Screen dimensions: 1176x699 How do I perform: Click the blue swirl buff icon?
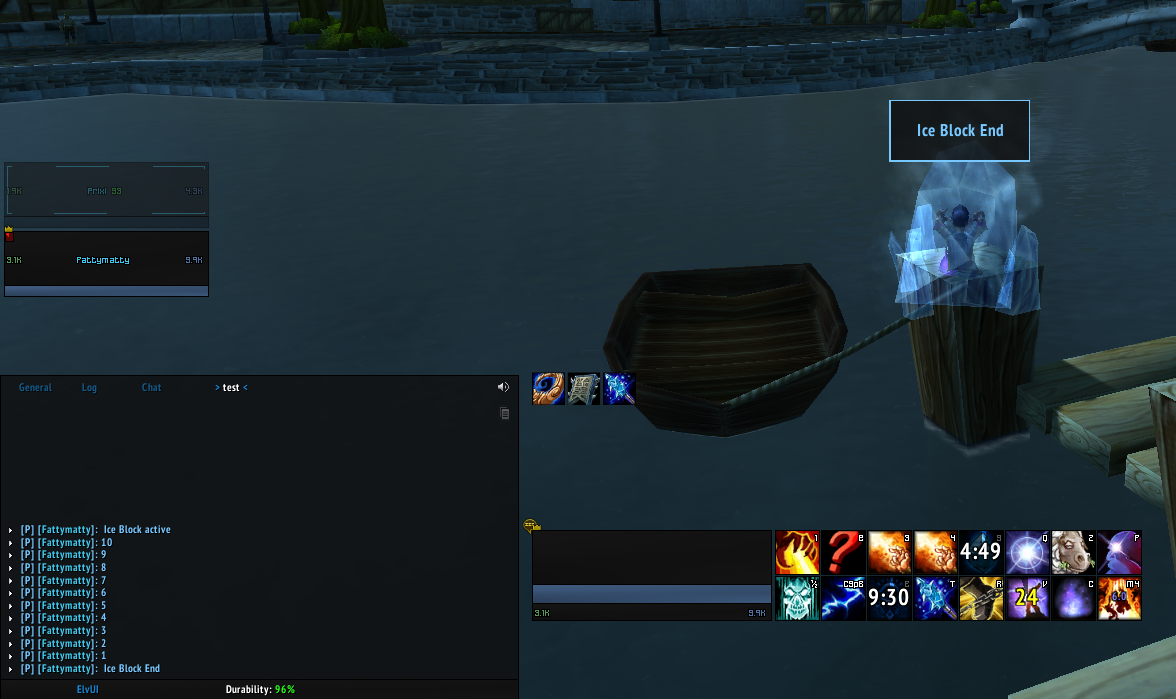pos(549,389)
